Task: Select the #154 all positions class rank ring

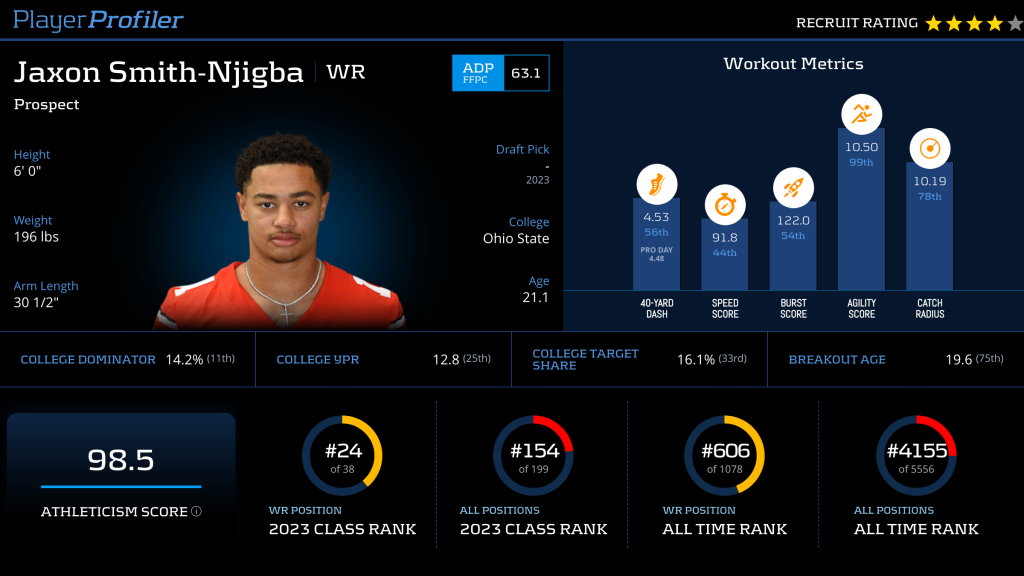Action: tap(533, 456)
